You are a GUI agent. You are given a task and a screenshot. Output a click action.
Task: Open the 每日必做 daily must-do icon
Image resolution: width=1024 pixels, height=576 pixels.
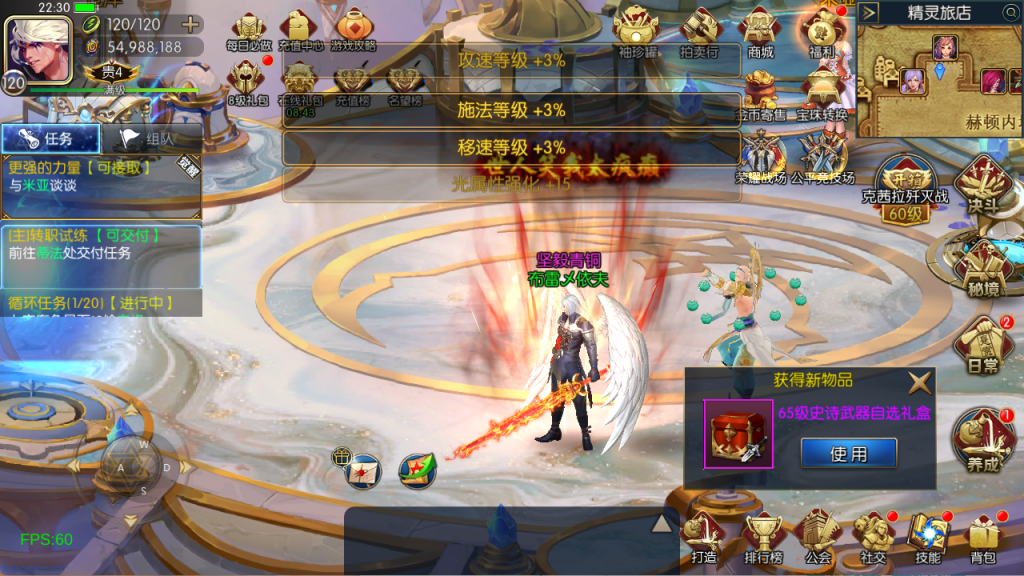pos(247,30)
